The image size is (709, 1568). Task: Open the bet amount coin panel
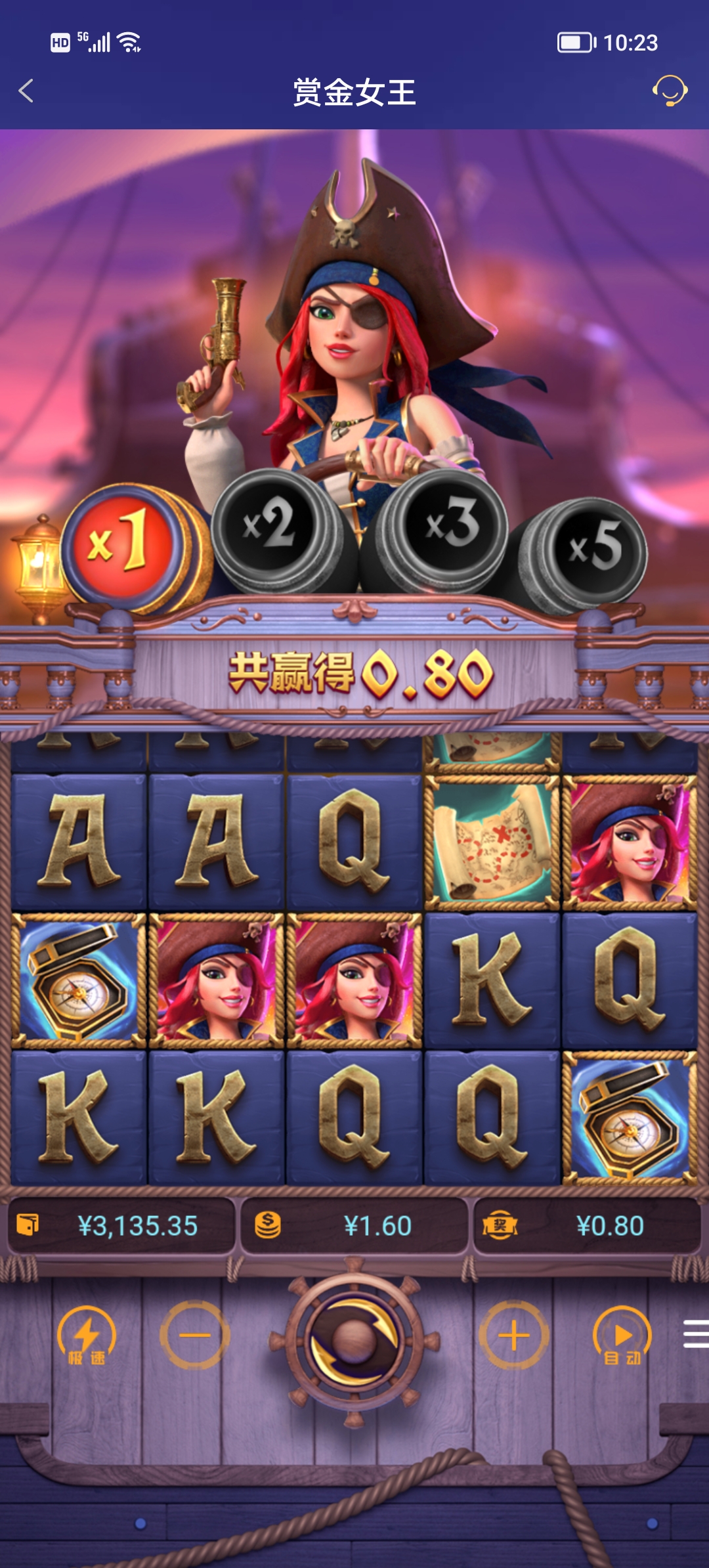pos(354,1226)
